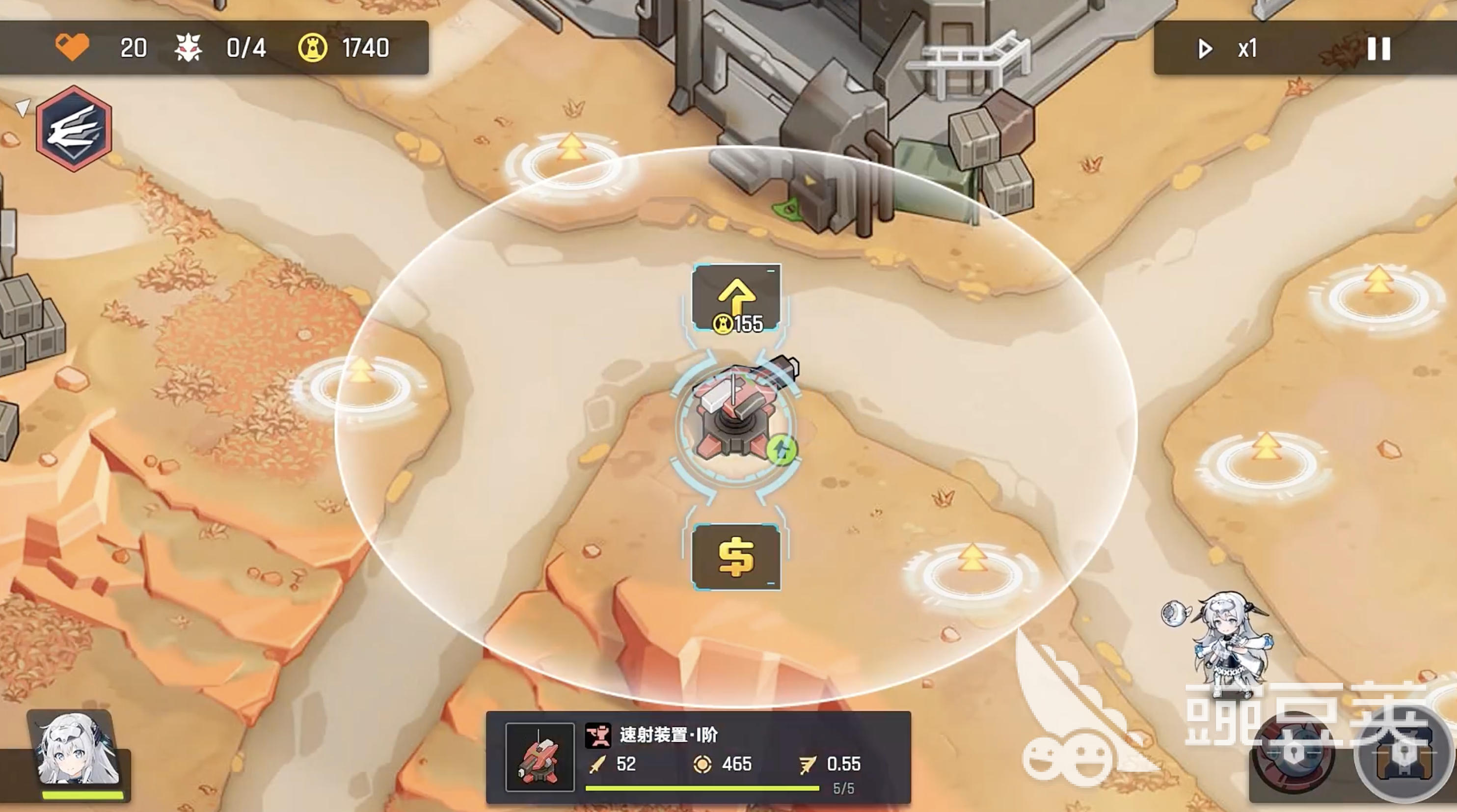Select the white-haired hero portrait
The height and width of the screenshot is (812, 1457).
pos(77,750)
